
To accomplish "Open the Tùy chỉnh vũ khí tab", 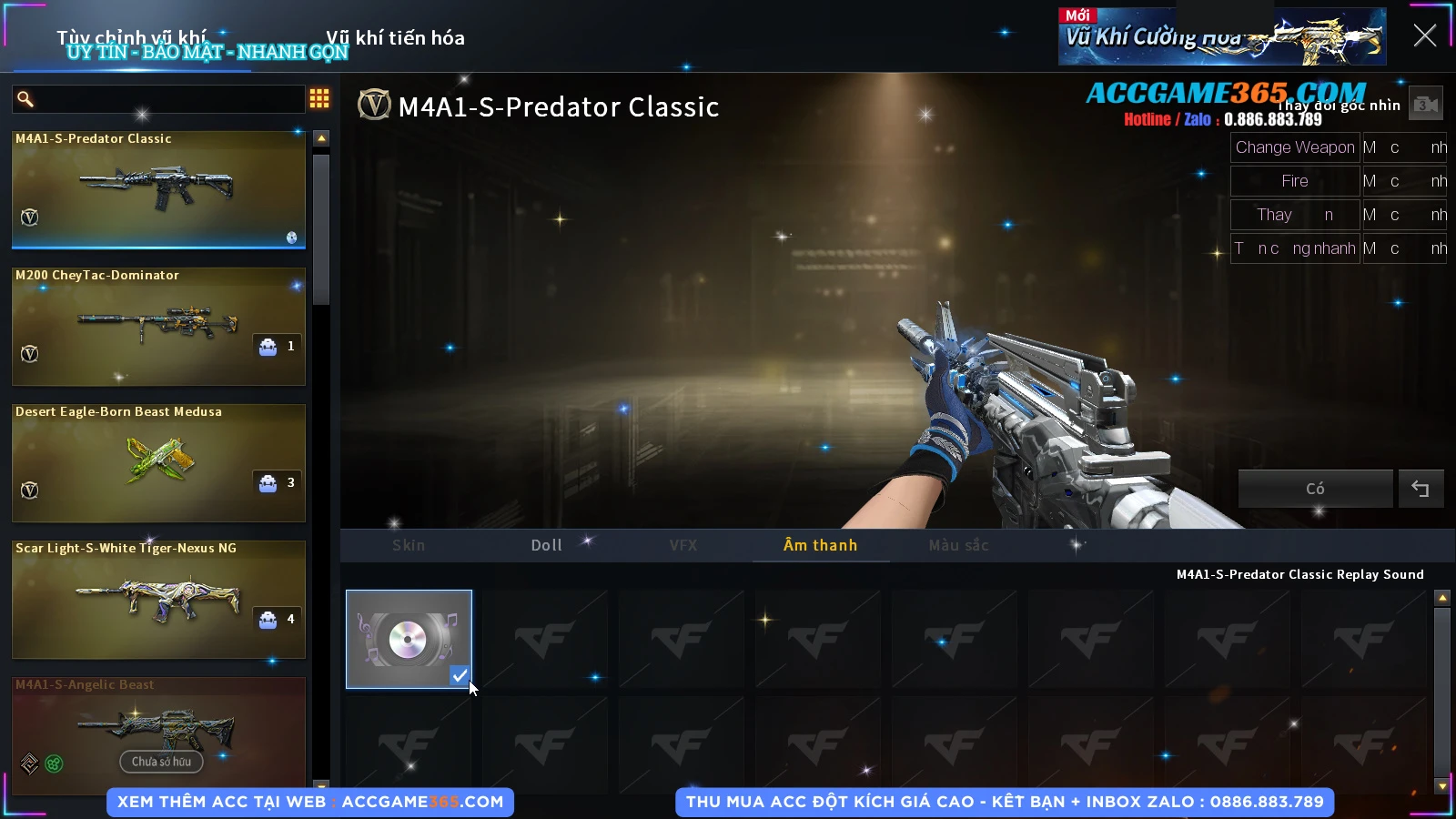I will click(132, 38).
